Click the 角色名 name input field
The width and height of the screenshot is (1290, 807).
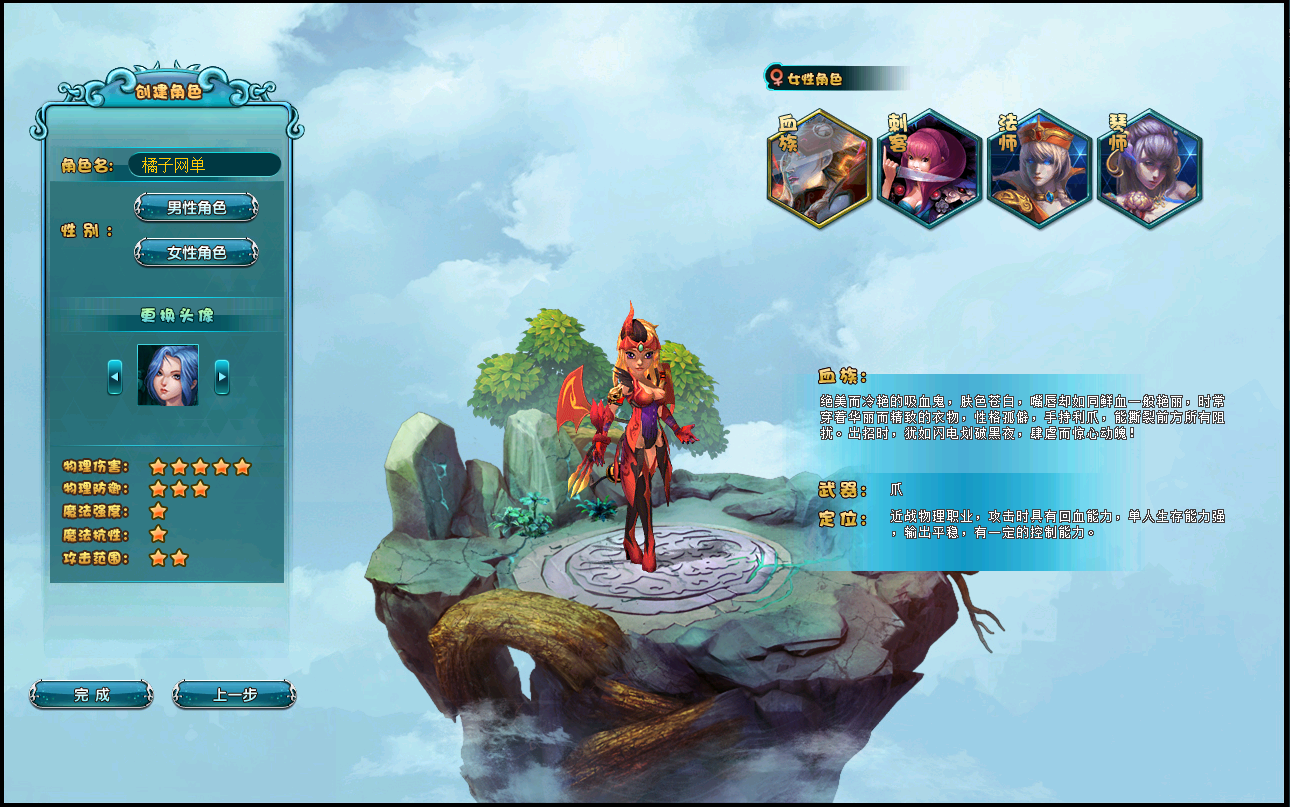point(204,165)
